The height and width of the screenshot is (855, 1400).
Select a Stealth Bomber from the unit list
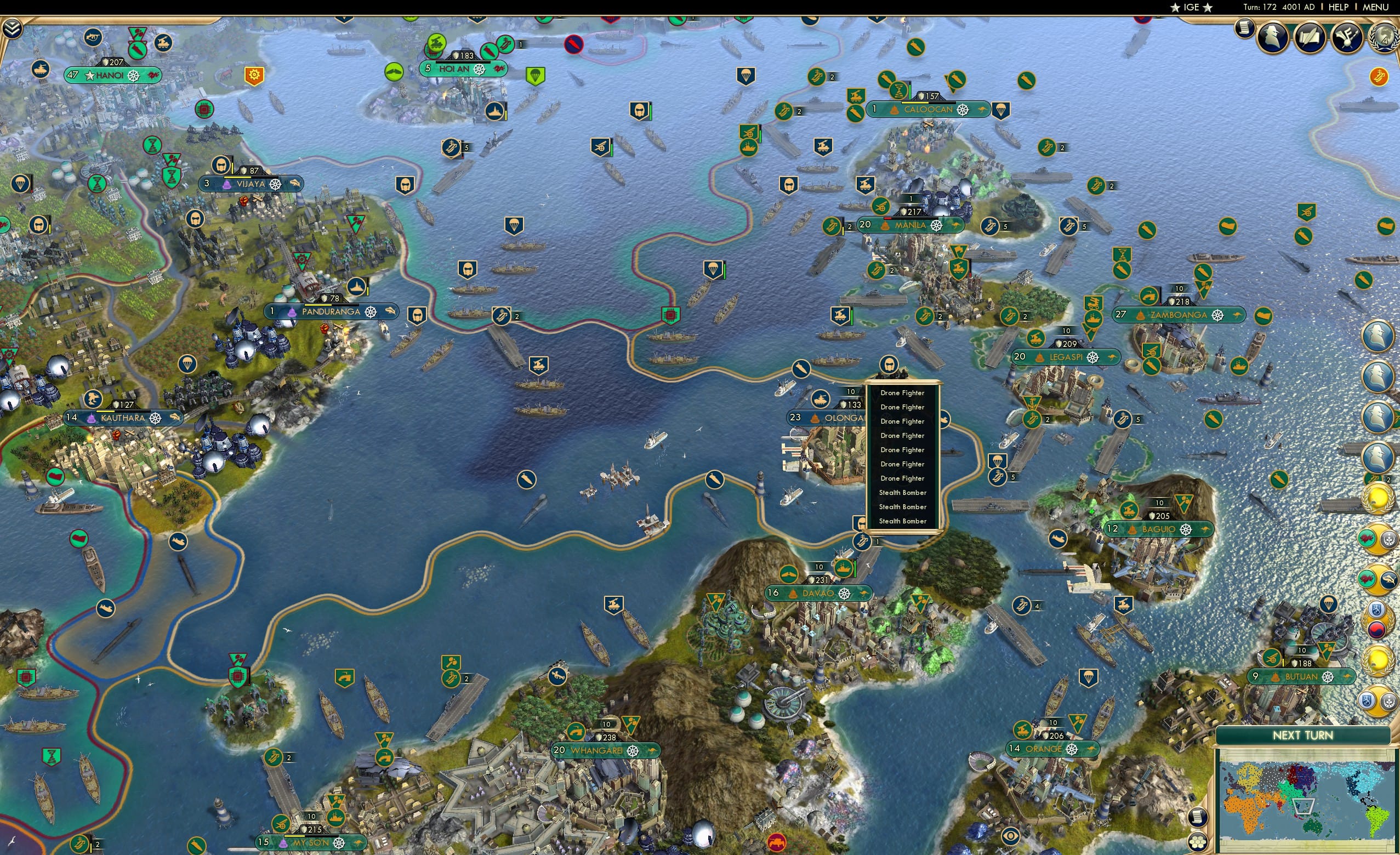(903, 493)
